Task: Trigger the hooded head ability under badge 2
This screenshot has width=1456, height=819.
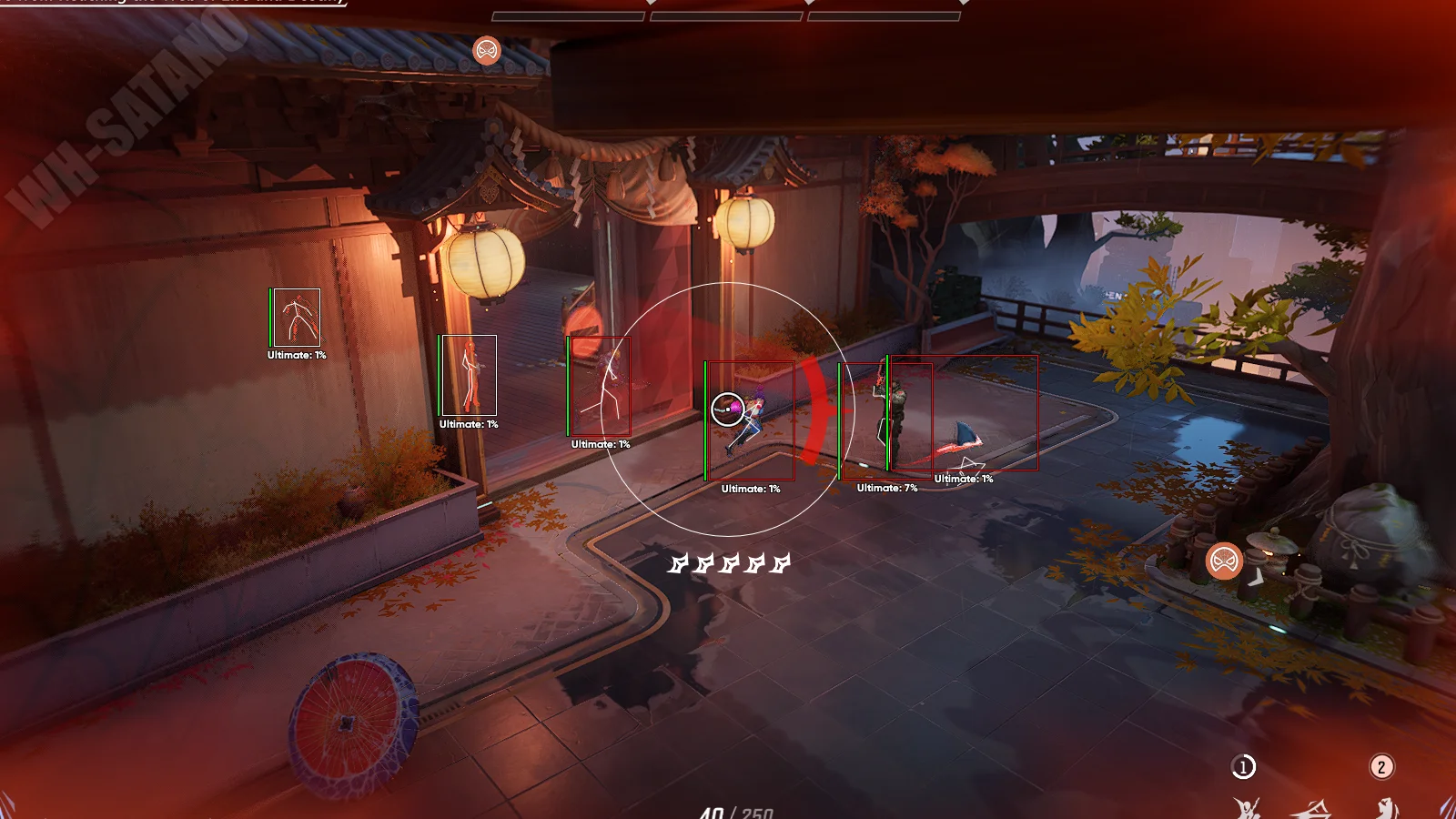Action: [1384, 808]
